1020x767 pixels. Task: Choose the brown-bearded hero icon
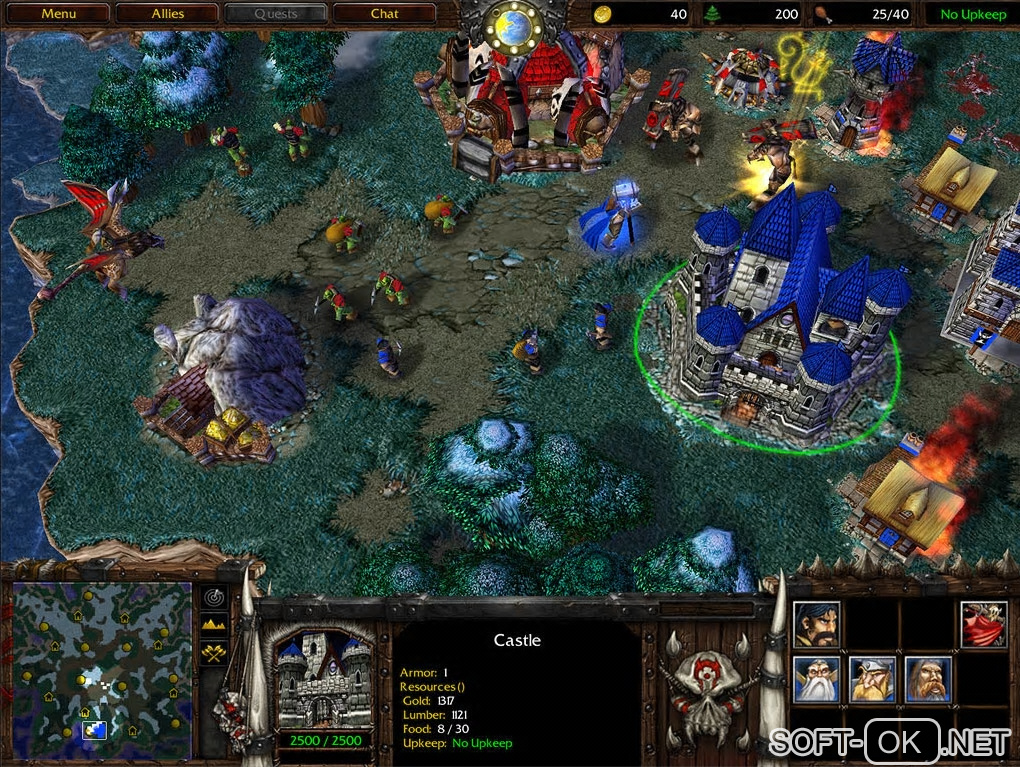pyautogui.click(x=928, y=679)
